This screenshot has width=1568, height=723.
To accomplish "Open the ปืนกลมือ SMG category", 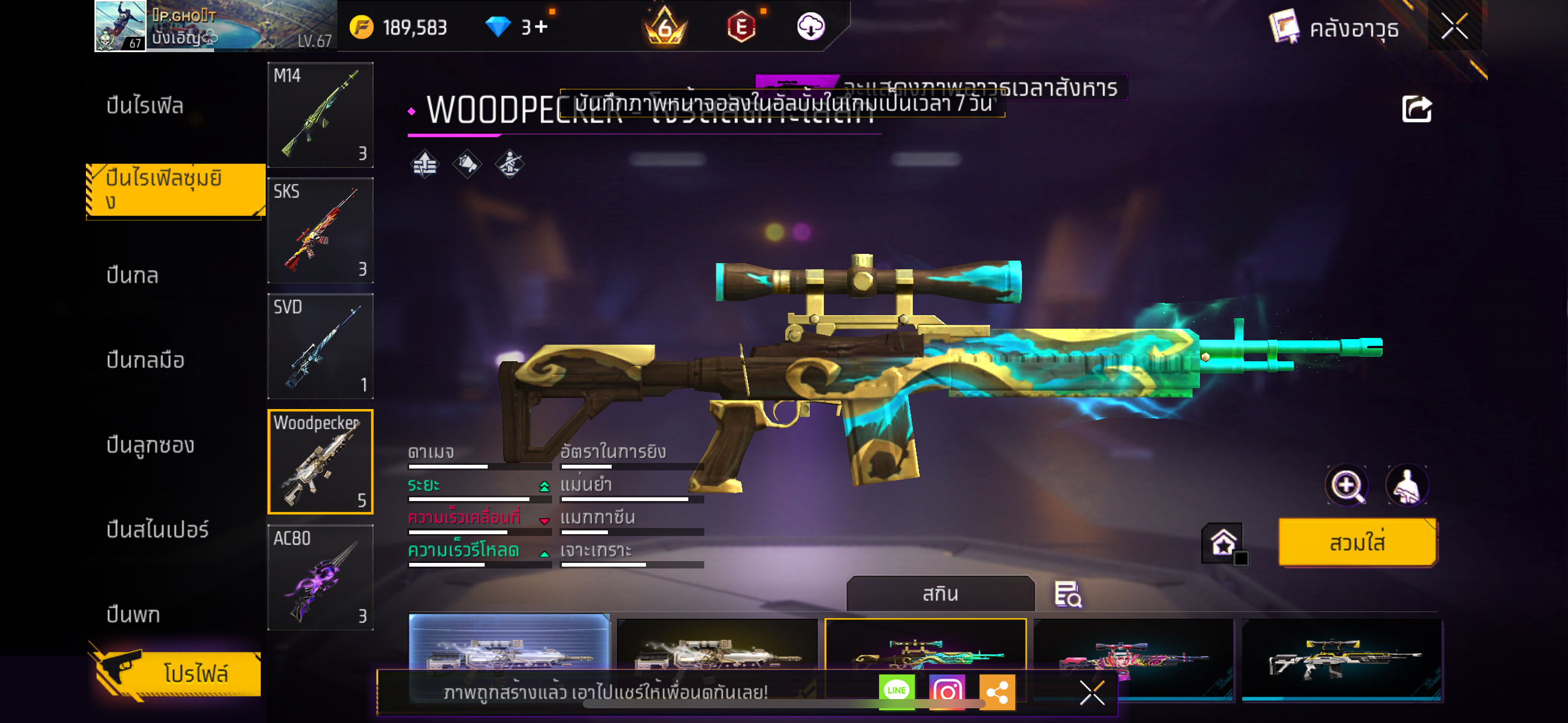I will coord(145,360).
